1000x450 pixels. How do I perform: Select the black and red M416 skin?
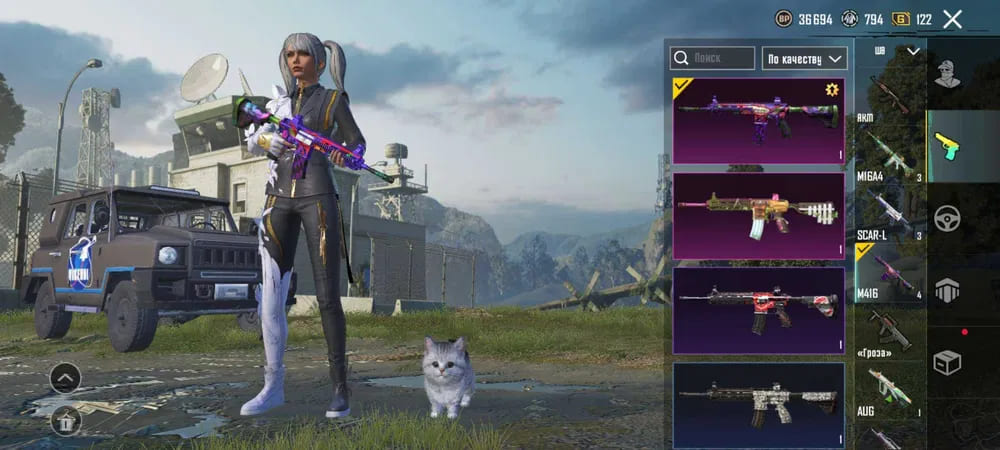click(x=758, y=310)
